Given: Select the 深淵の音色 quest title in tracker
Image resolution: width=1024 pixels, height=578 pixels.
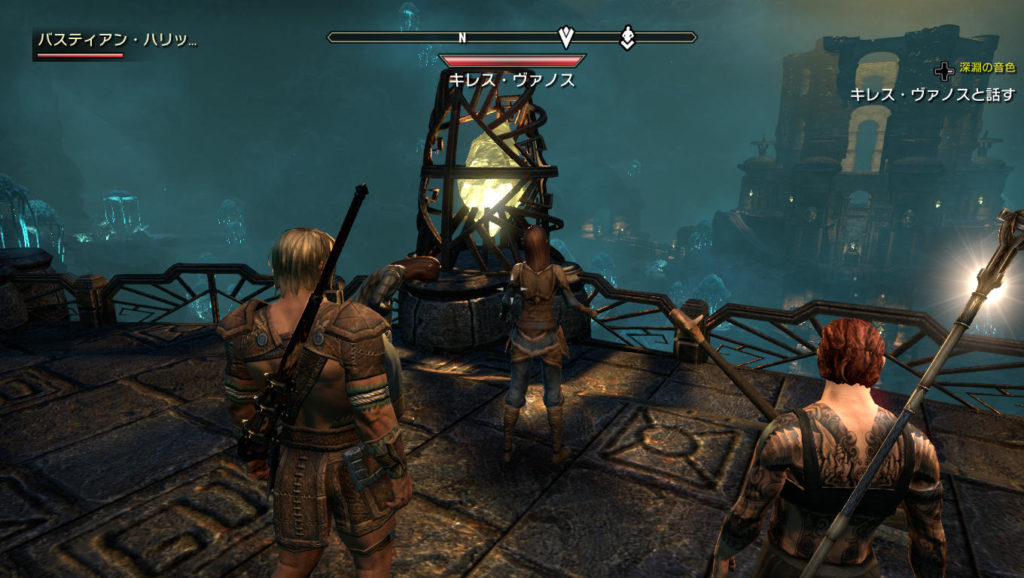Looking at the screenshot, I should click(986, 69).
